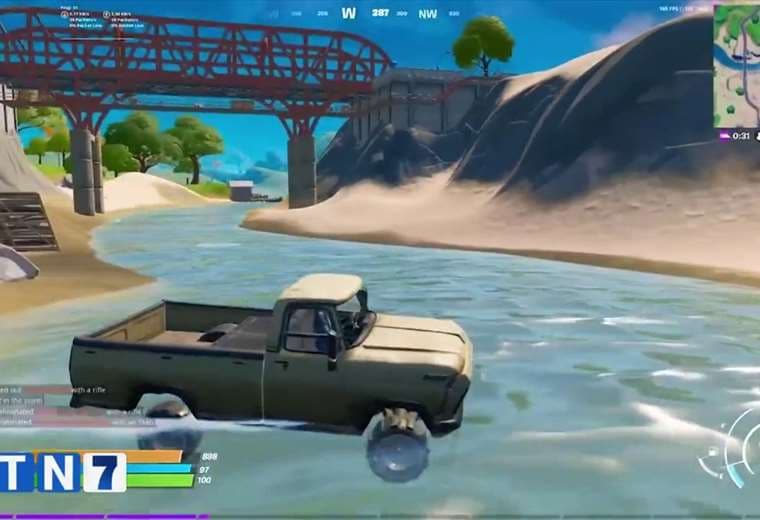Screen dimensions: 760x520
Task: Select the TN7 channel logo overlay
Action: click(x=62, y=472)
